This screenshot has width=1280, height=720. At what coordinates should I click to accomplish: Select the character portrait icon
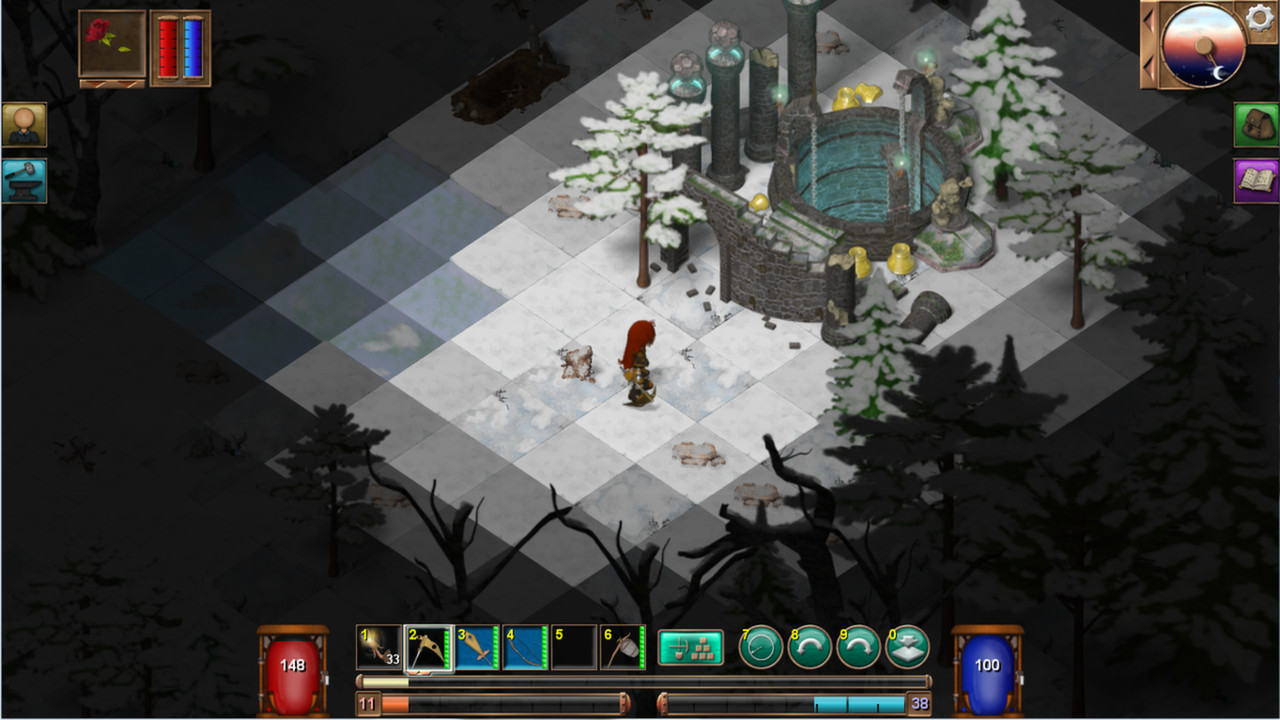24,125
